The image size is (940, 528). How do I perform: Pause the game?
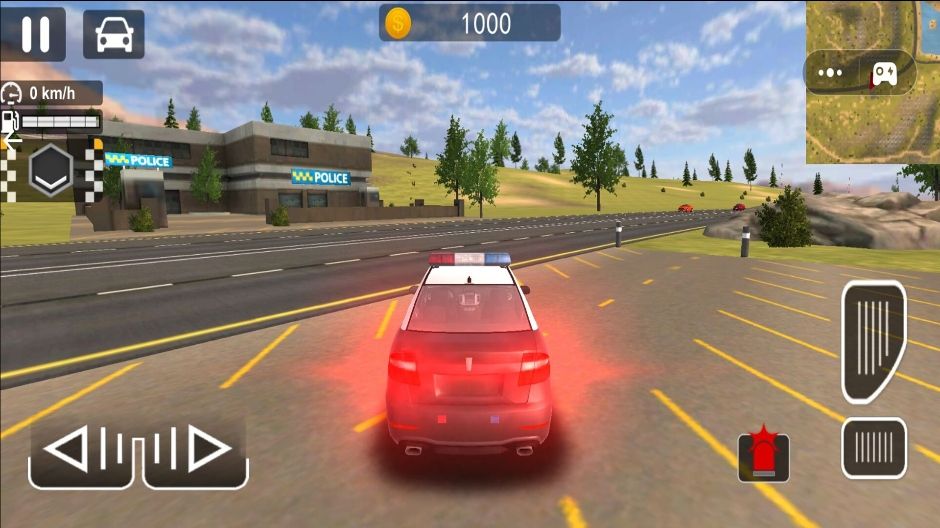pos(35,34)
